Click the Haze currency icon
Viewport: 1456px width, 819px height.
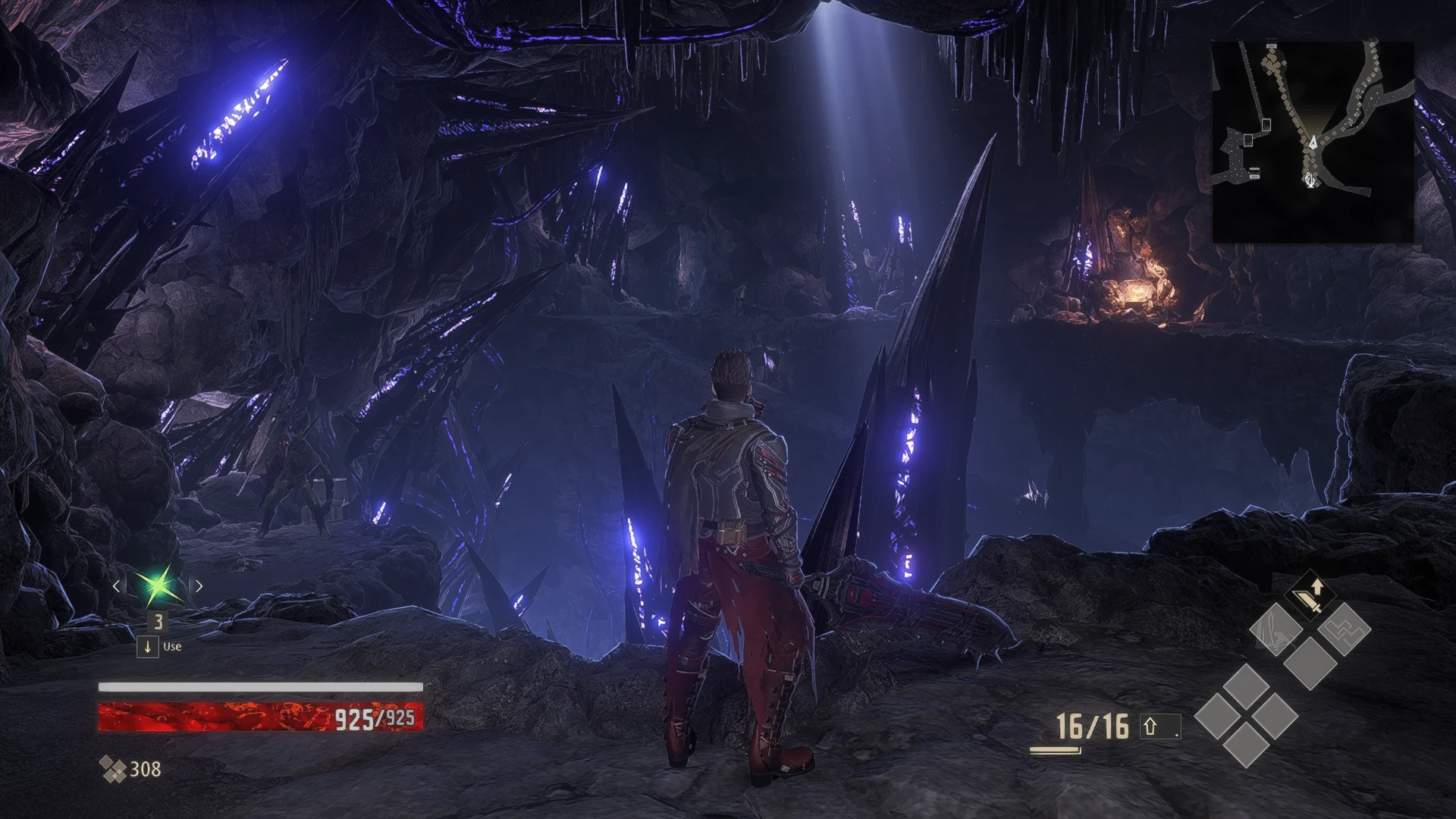(x=113, y=770)
